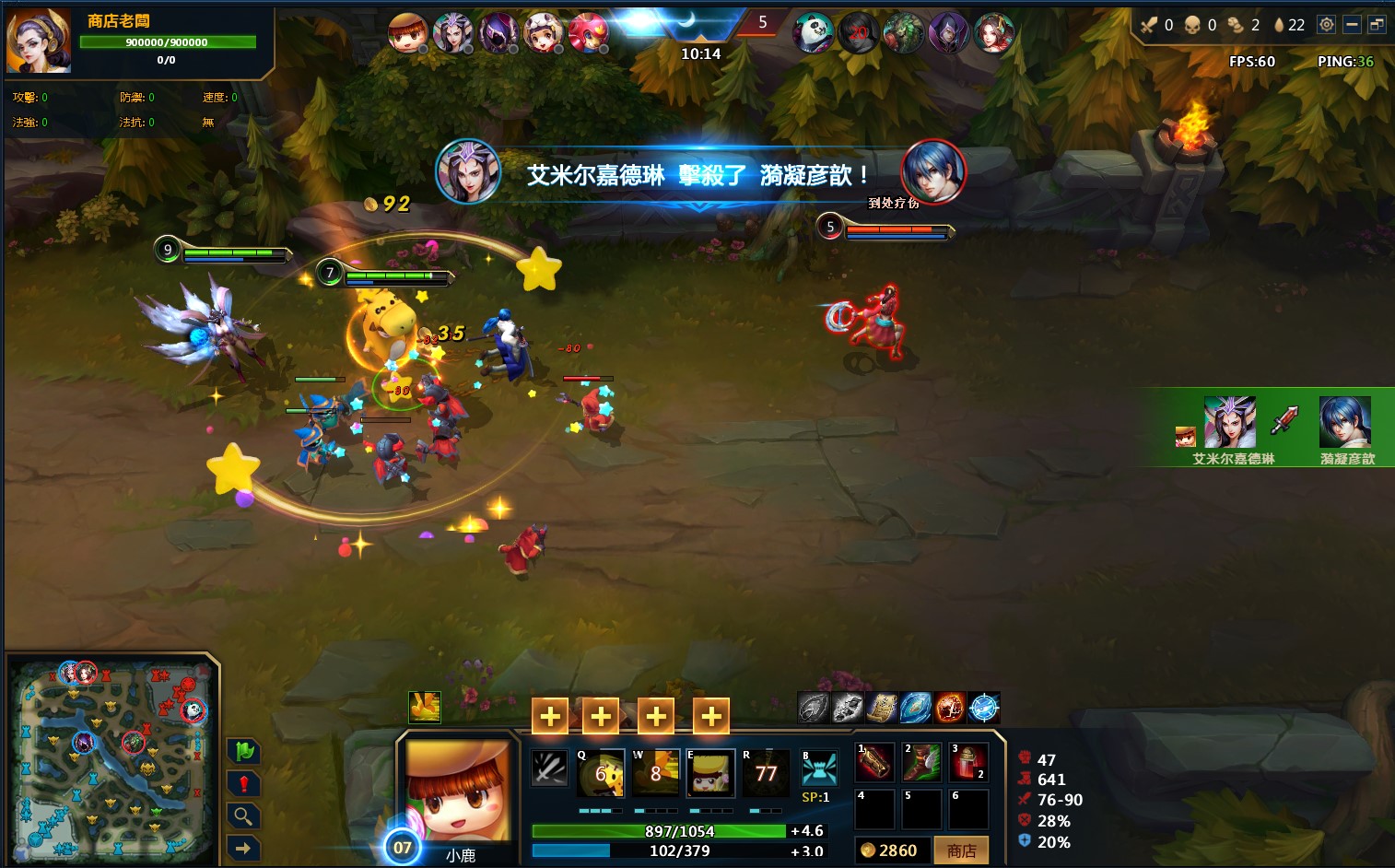Select the winged boots in slot 2
The width and height of the screenshot is (1395, 868).
[x=921, y=762]
